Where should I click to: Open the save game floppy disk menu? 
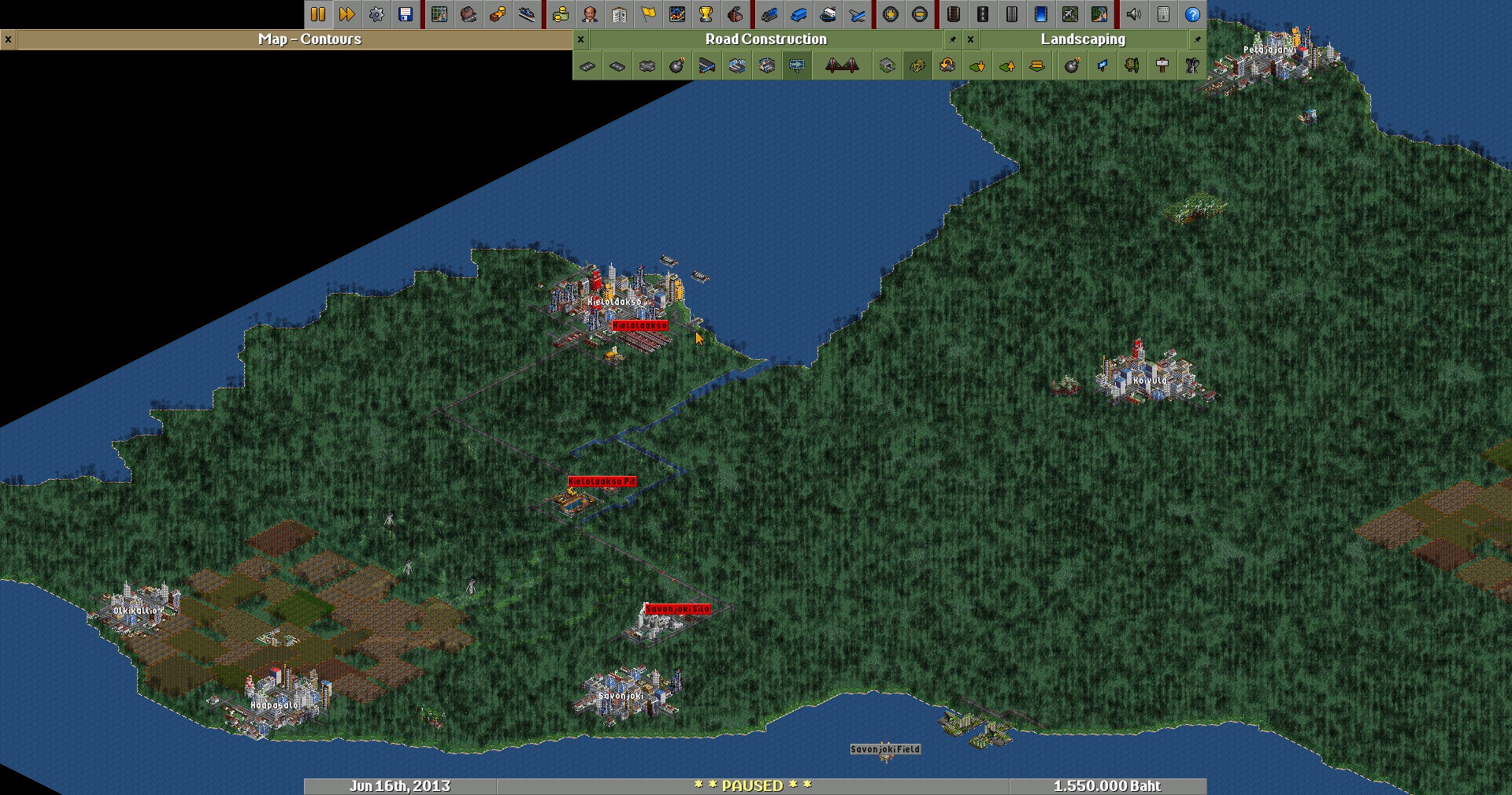(x=406, y=14)
